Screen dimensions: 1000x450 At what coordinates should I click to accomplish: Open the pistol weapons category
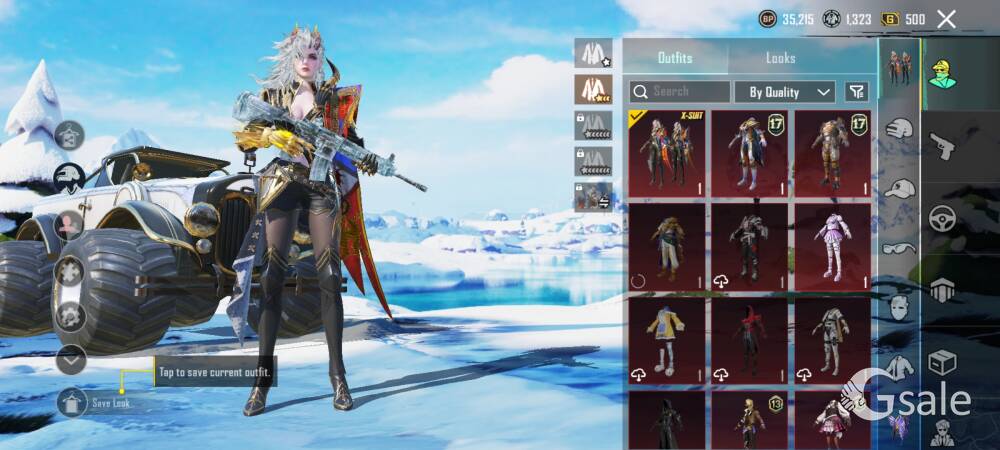(943, 146)
